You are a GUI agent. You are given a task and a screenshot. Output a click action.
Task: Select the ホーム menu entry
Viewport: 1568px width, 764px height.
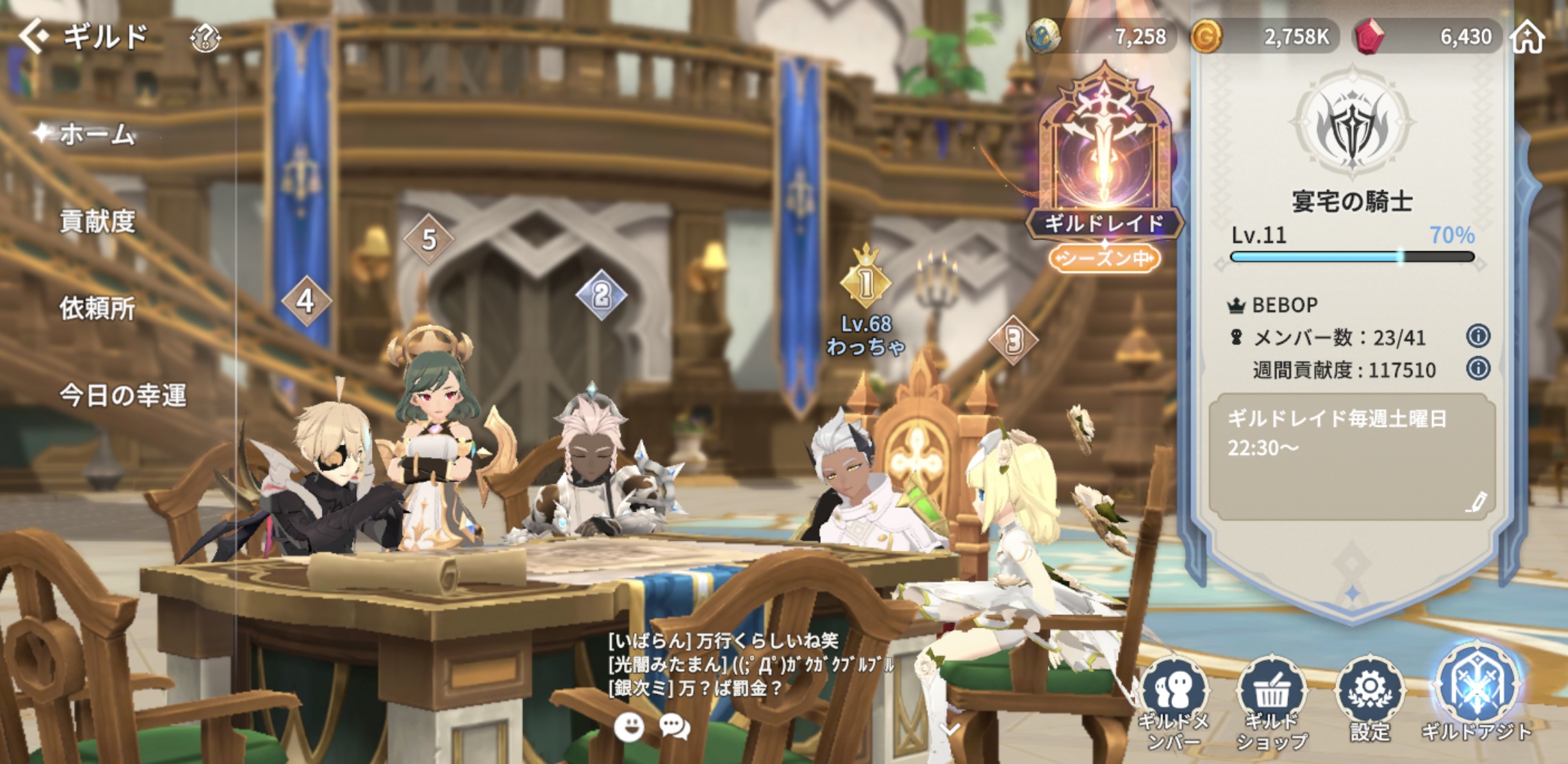(x=96, y=134)
